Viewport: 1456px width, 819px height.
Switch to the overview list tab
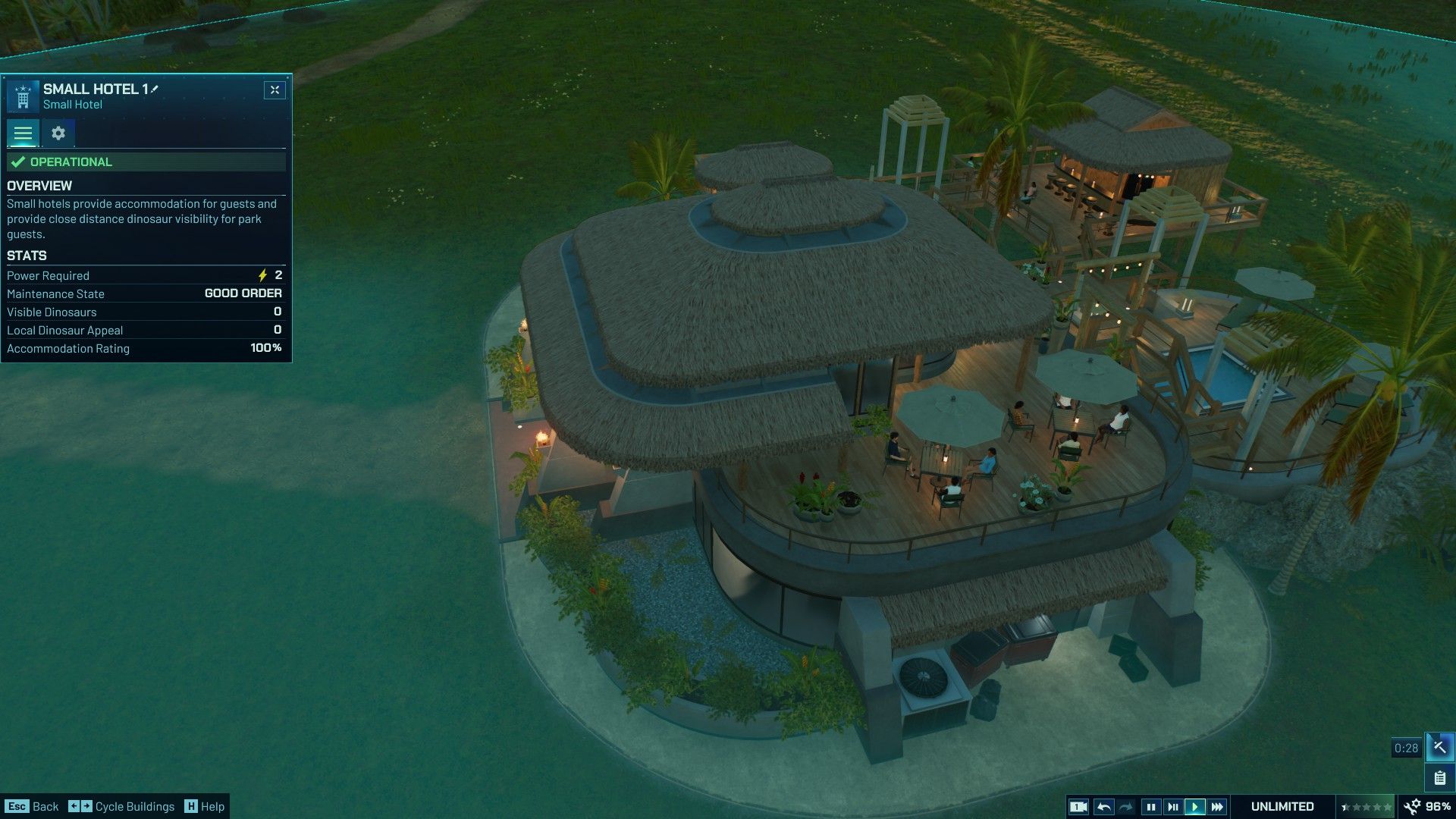23,133
